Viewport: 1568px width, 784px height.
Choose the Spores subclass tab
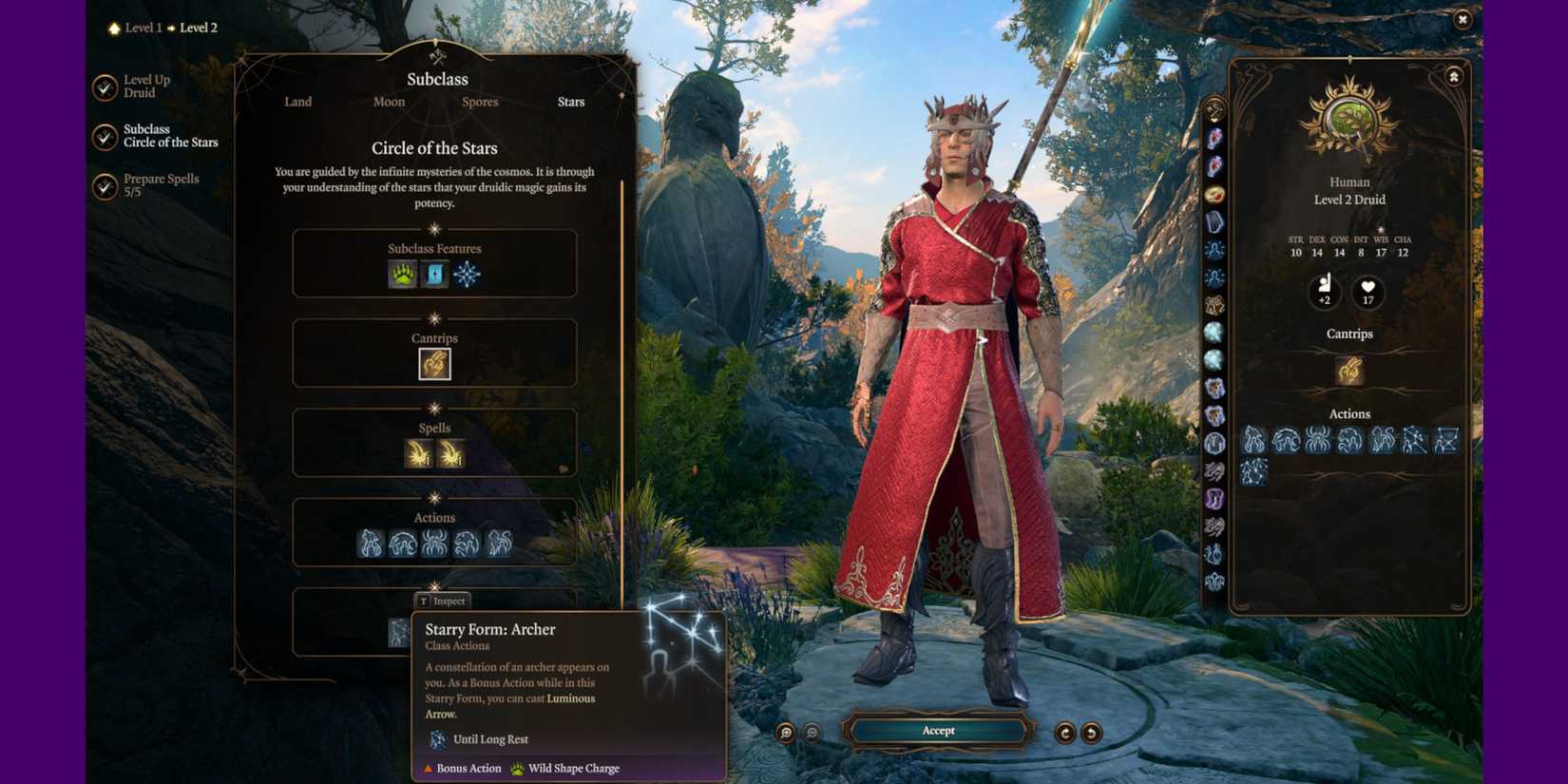pyautogui.click(x=479, y=102)
